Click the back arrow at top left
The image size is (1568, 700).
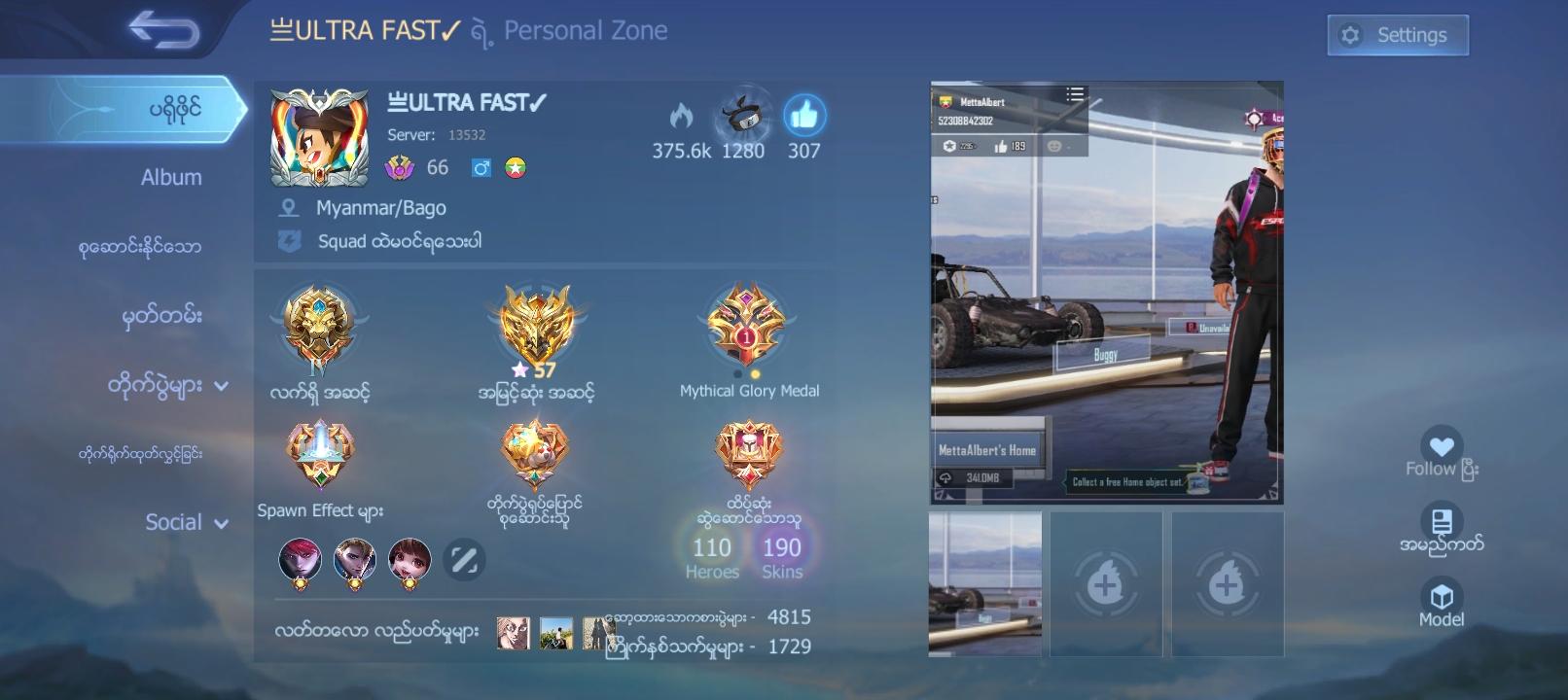161,30
